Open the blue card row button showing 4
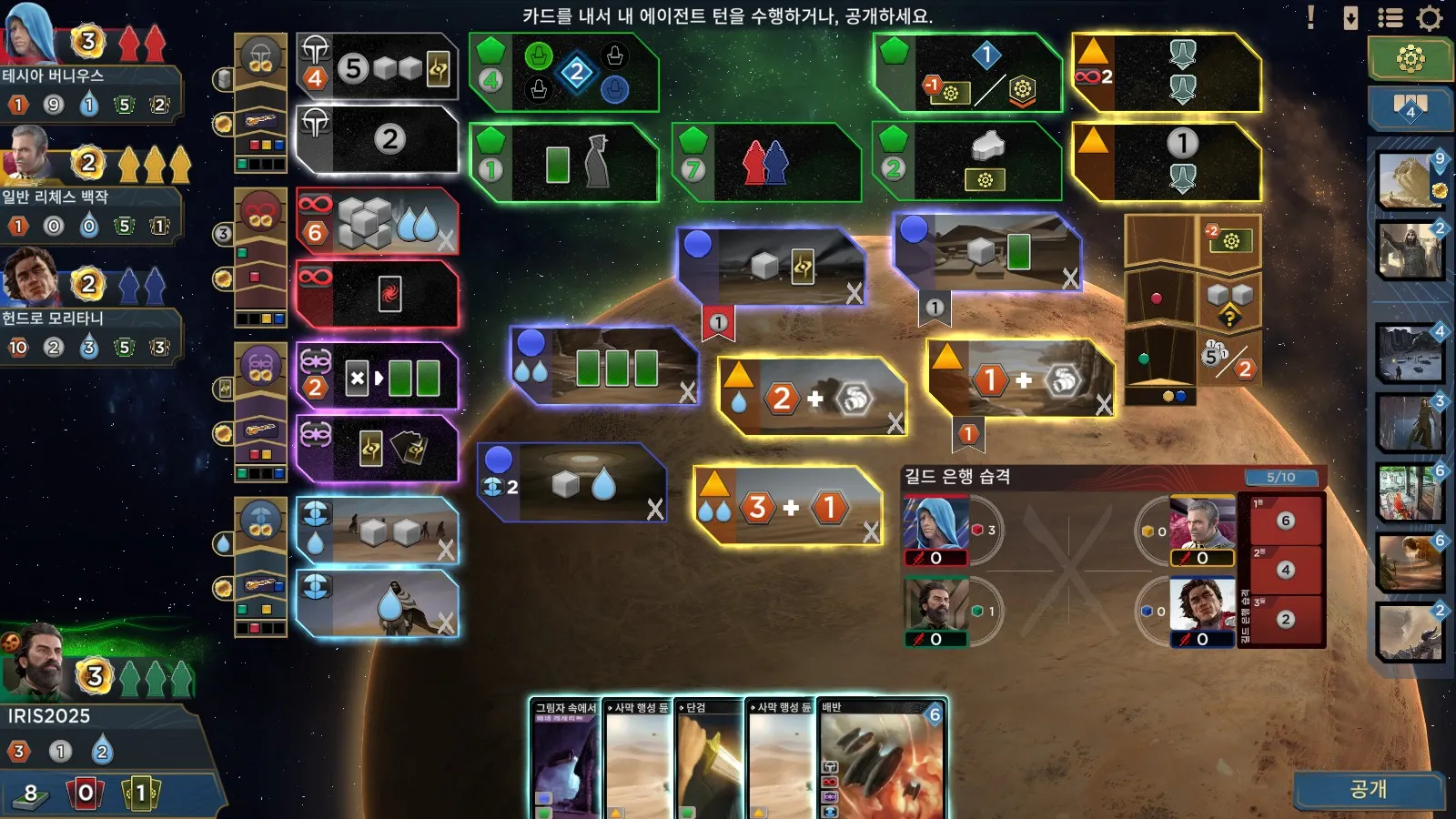This screenshot has height=819, width=1456. click(x=1410, y=109)
